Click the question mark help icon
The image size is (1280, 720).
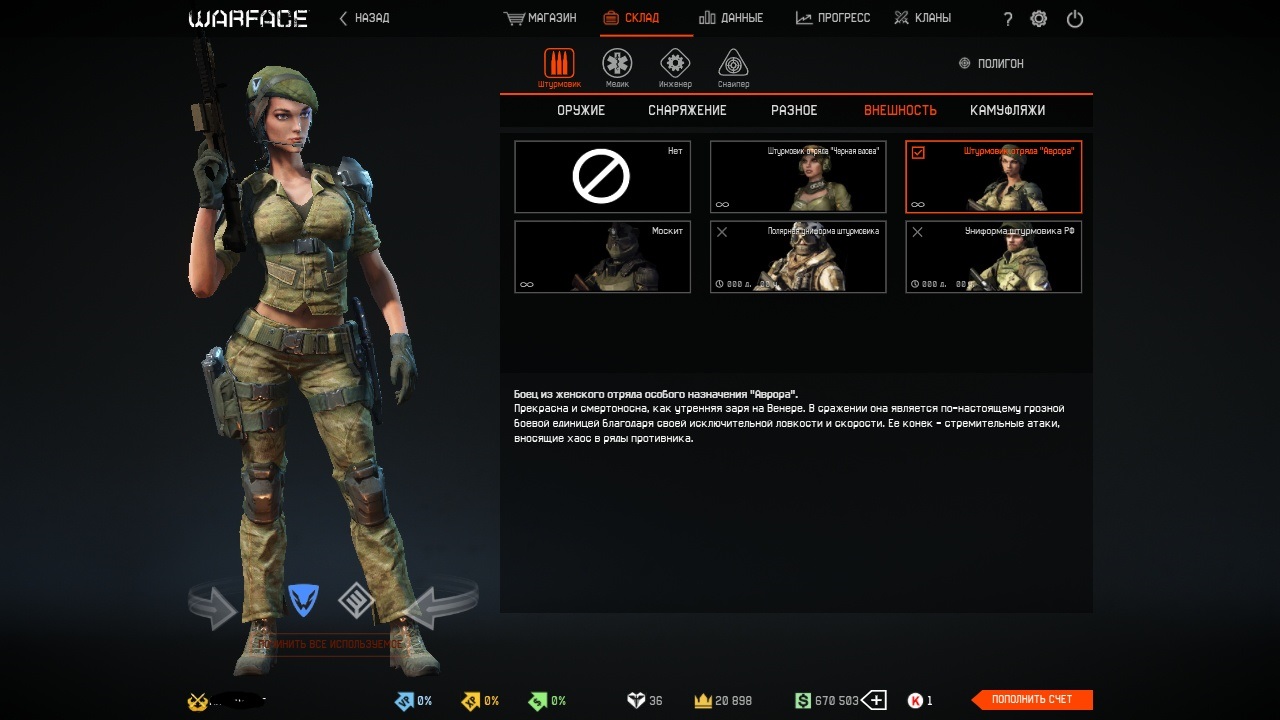coord(1007,19)
